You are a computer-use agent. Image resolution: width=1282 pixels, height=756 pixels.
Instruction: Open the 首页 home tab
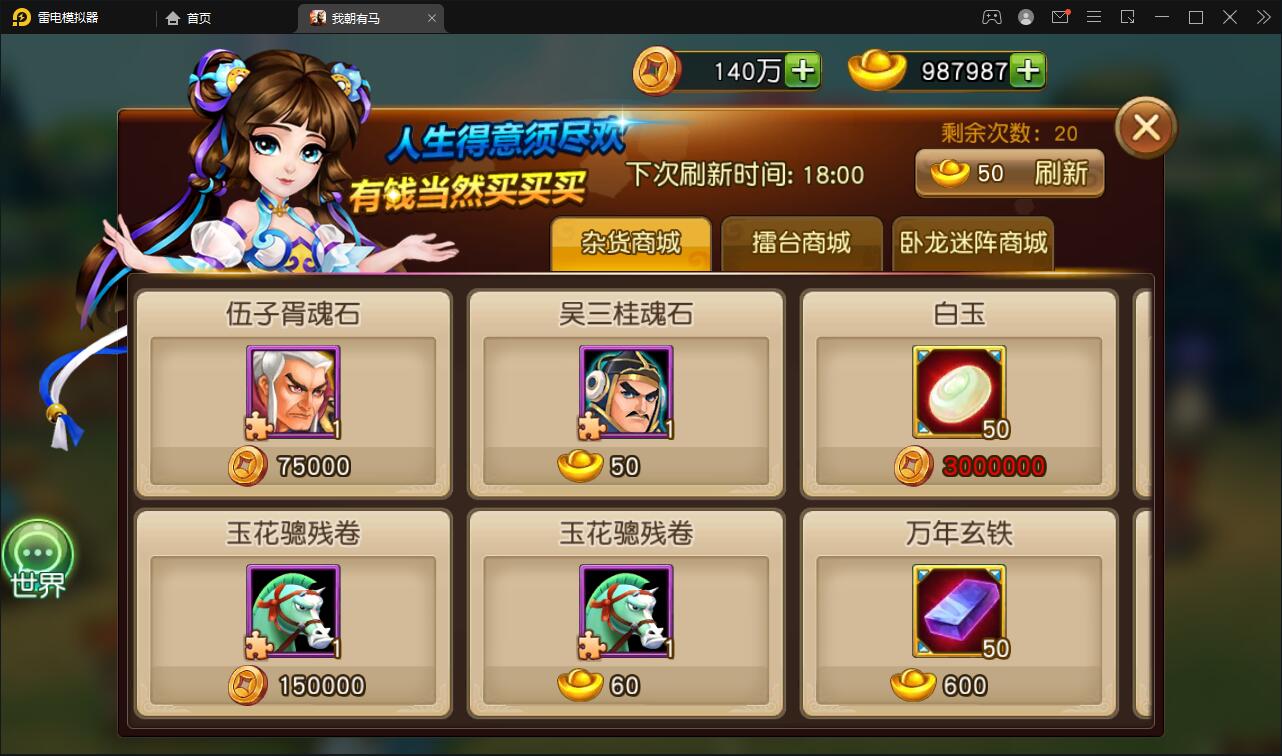190,17
